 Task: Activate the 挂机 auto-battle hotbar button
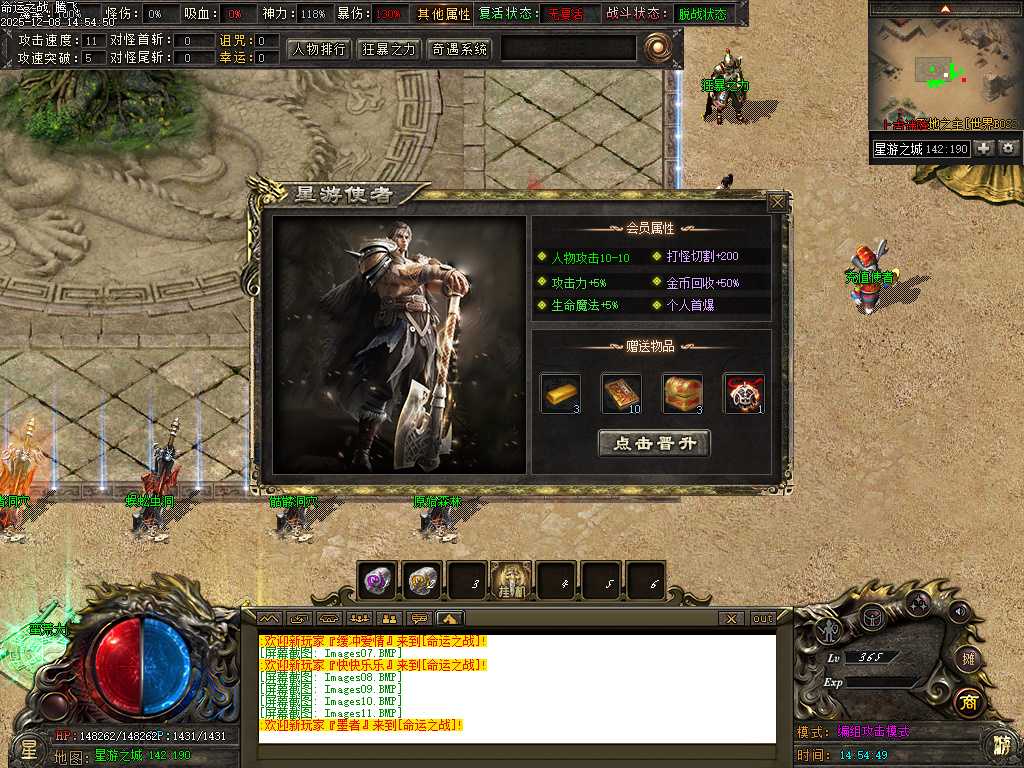[x=512, y=580]
